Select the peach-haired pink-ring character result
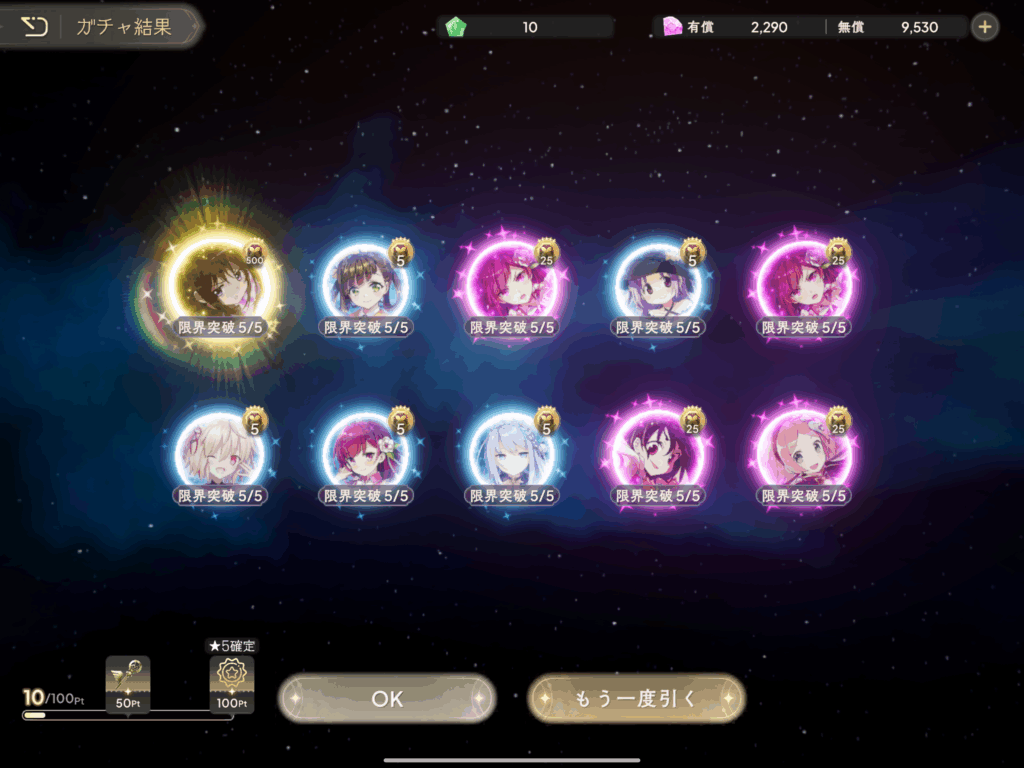The width and height of the screenshot is (1024, 768). coord(803,455)
